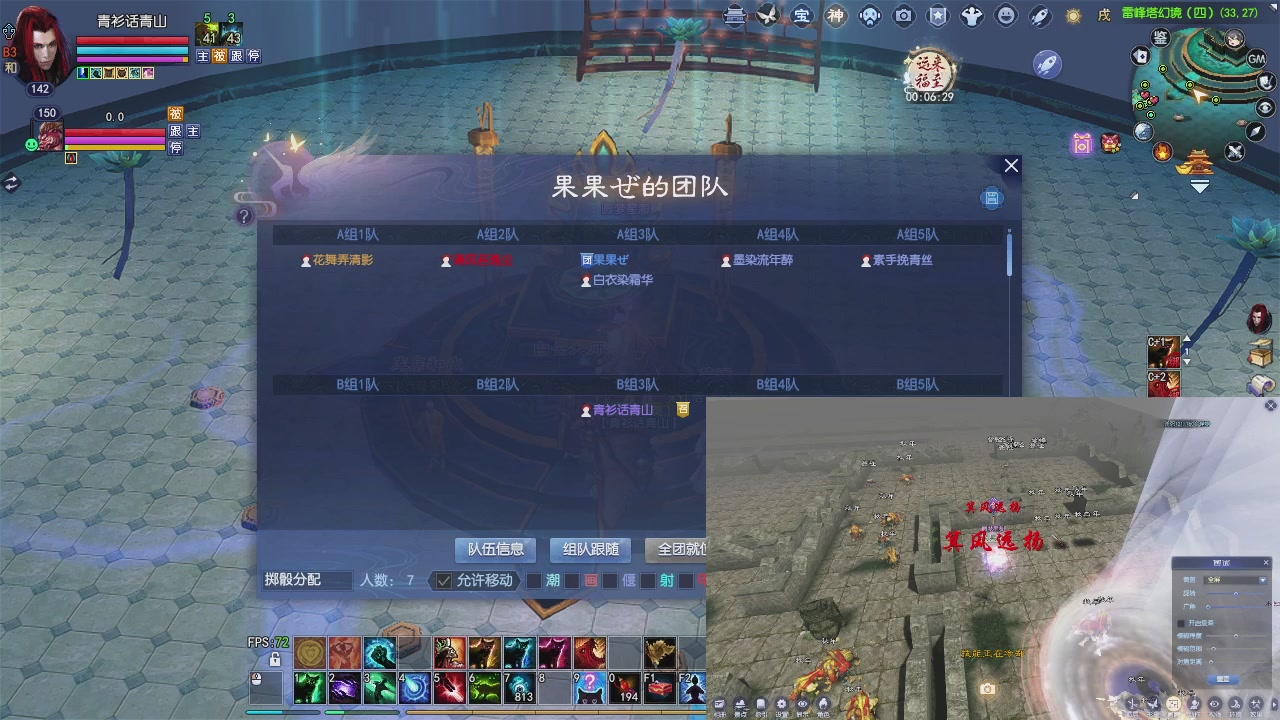The width and height of the screenshot is (1280, 720).
Task: Open the 掷骰分配 loot distribution dropdown
Action: coord(305,580)
